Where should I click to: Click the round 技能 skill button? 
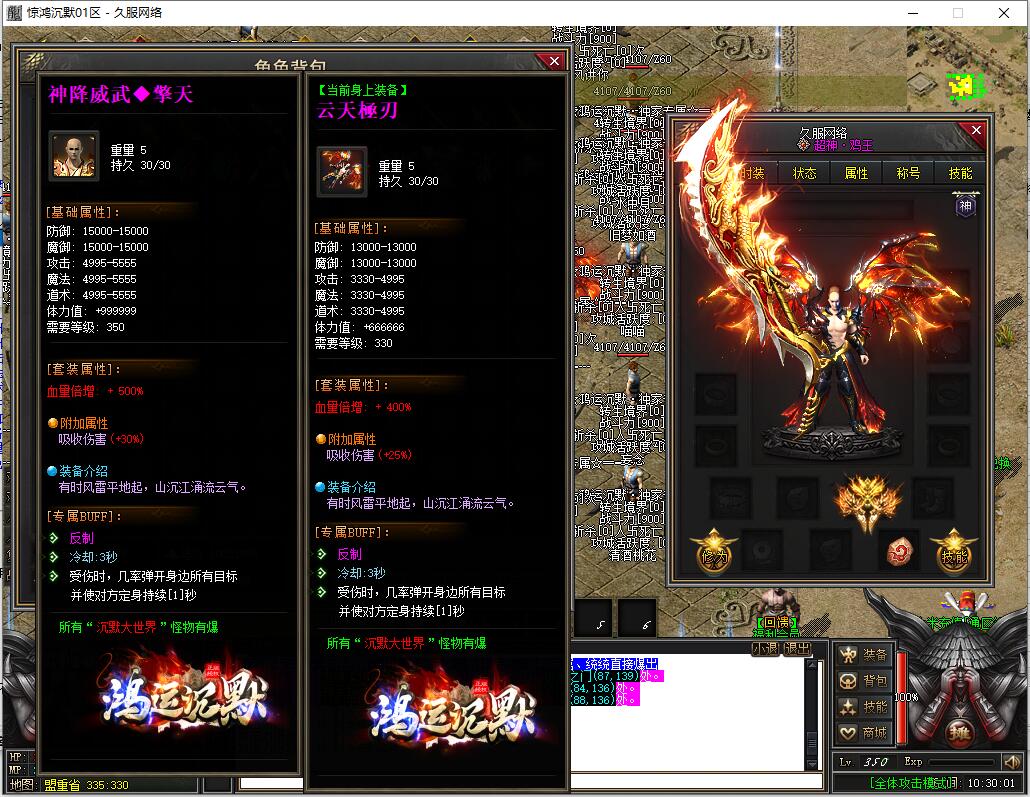(x=954, y=551)
